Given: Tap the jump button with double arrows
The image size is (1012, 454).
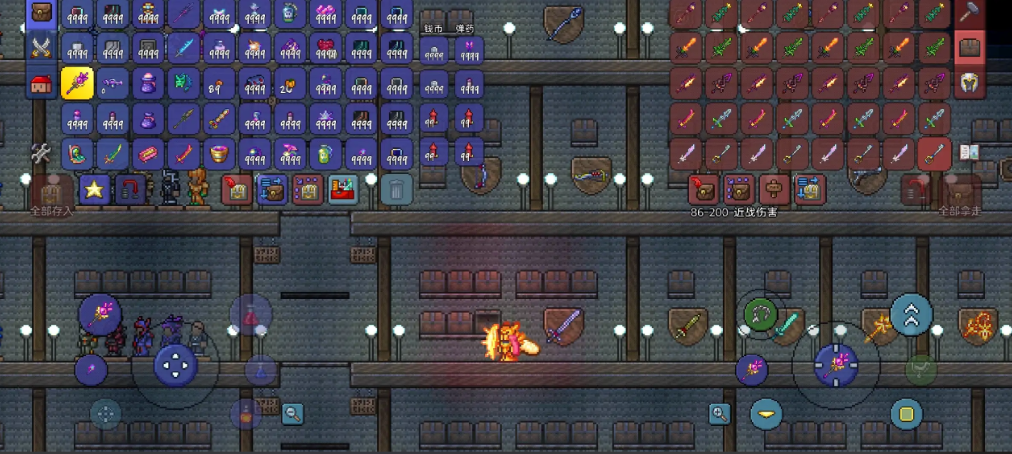Looking at the screenshot, I should [911, 315].
